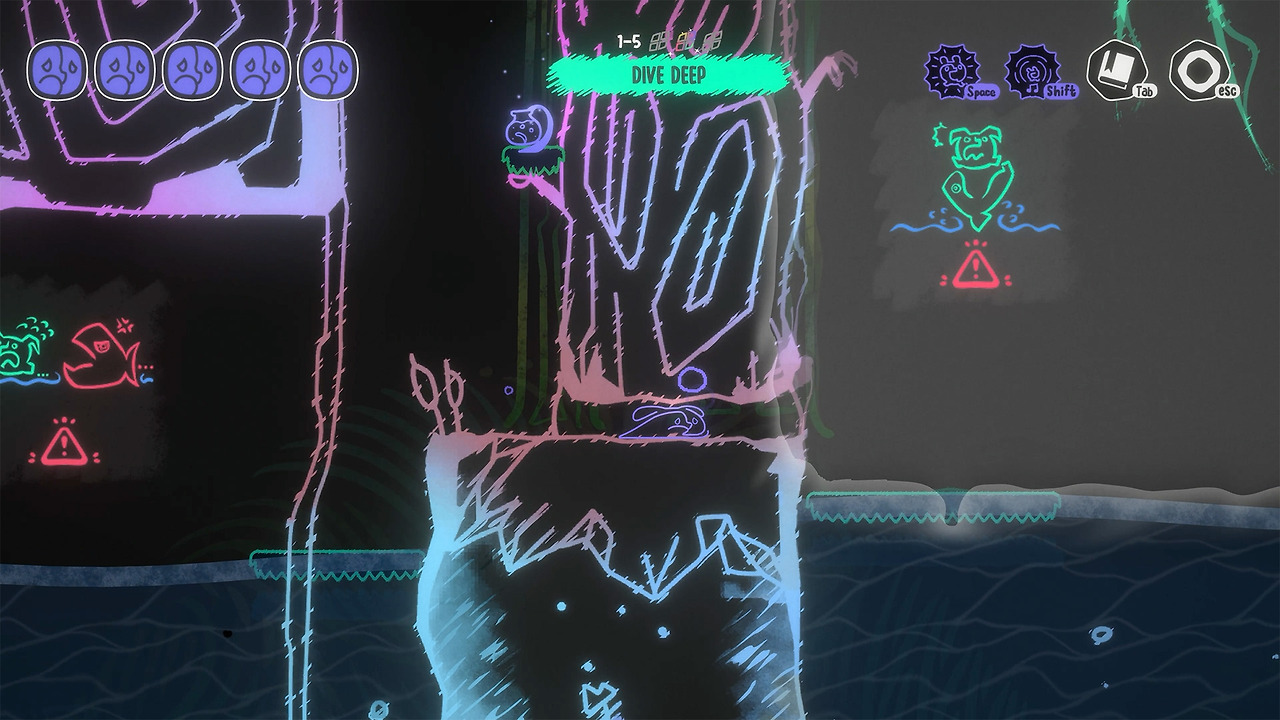Click the Shift key label under the howl icon
The width and height of the screenshot is (1280, 720).
click(1060, 92)
